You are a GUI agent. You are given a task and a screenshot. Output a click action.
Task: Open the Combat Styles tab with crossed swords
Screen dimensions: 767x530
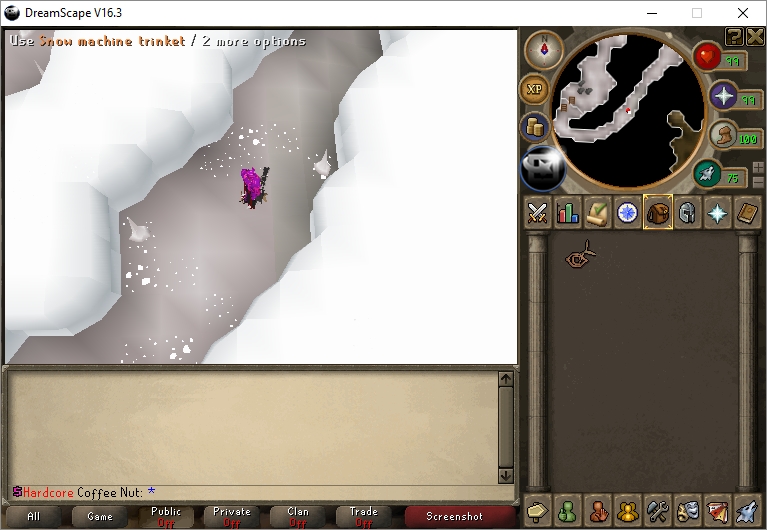(538, 212)
